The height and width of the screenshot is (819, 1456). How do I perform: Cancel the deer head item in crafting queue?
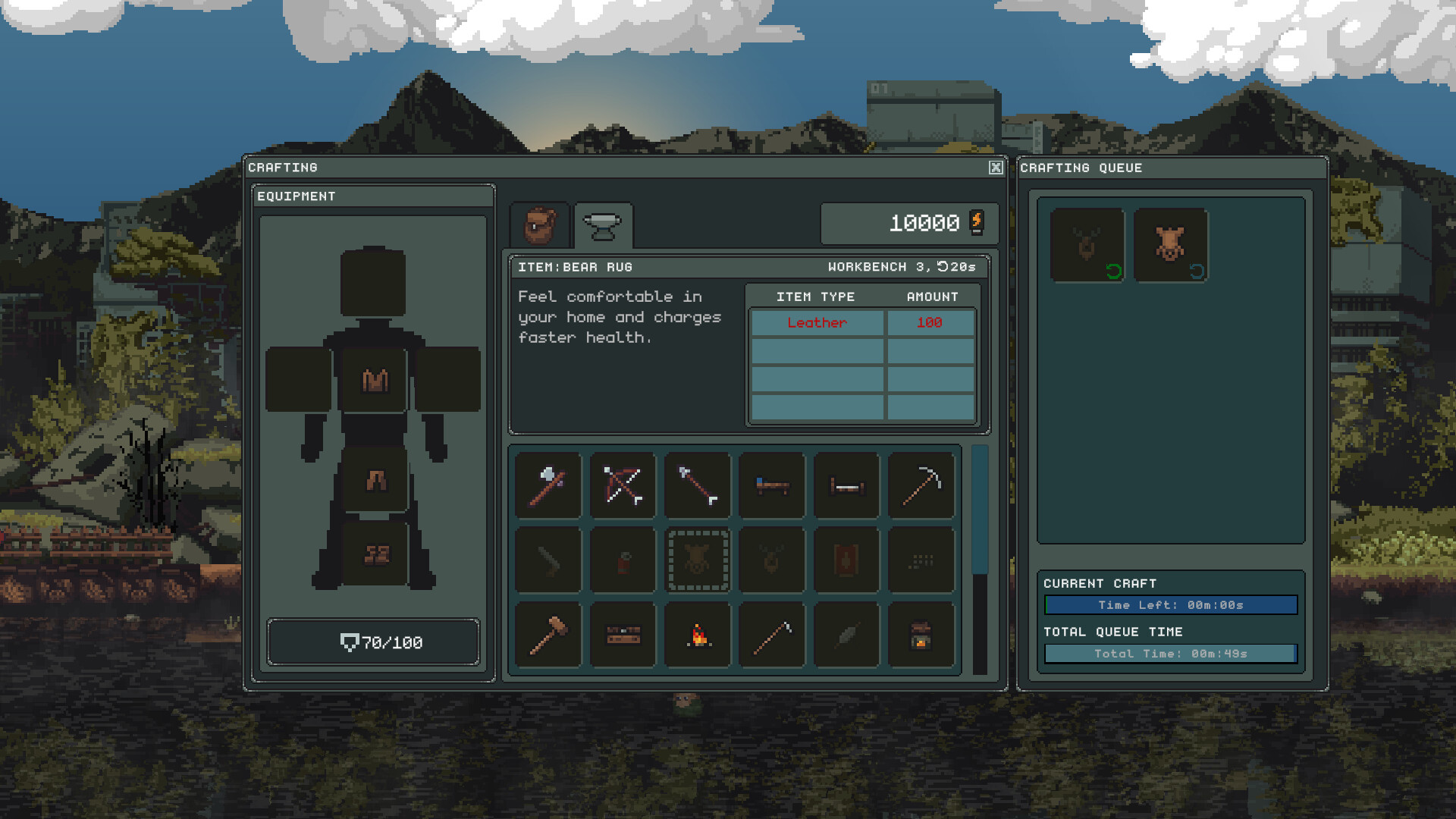tap(1087, 243)
